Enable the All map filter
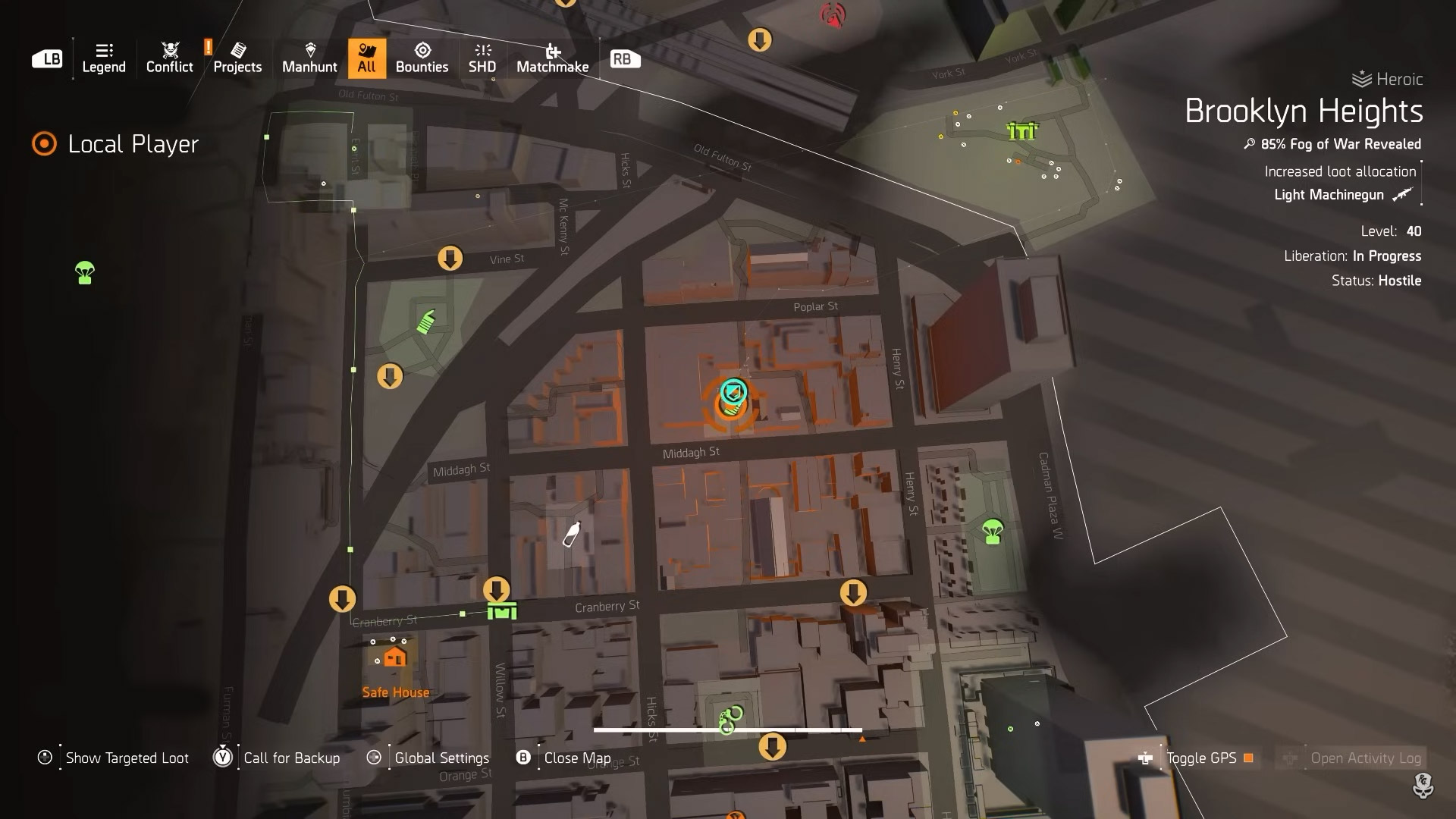1456x819 pixels. pyautogui.click(x=366, y=58)
